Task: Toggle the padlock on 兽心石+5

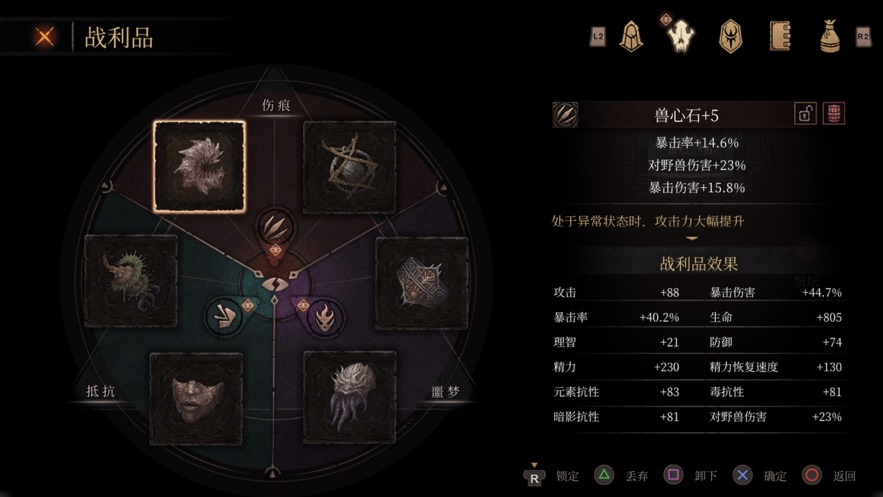Action: pyautogui.click(x=805, y=114)
